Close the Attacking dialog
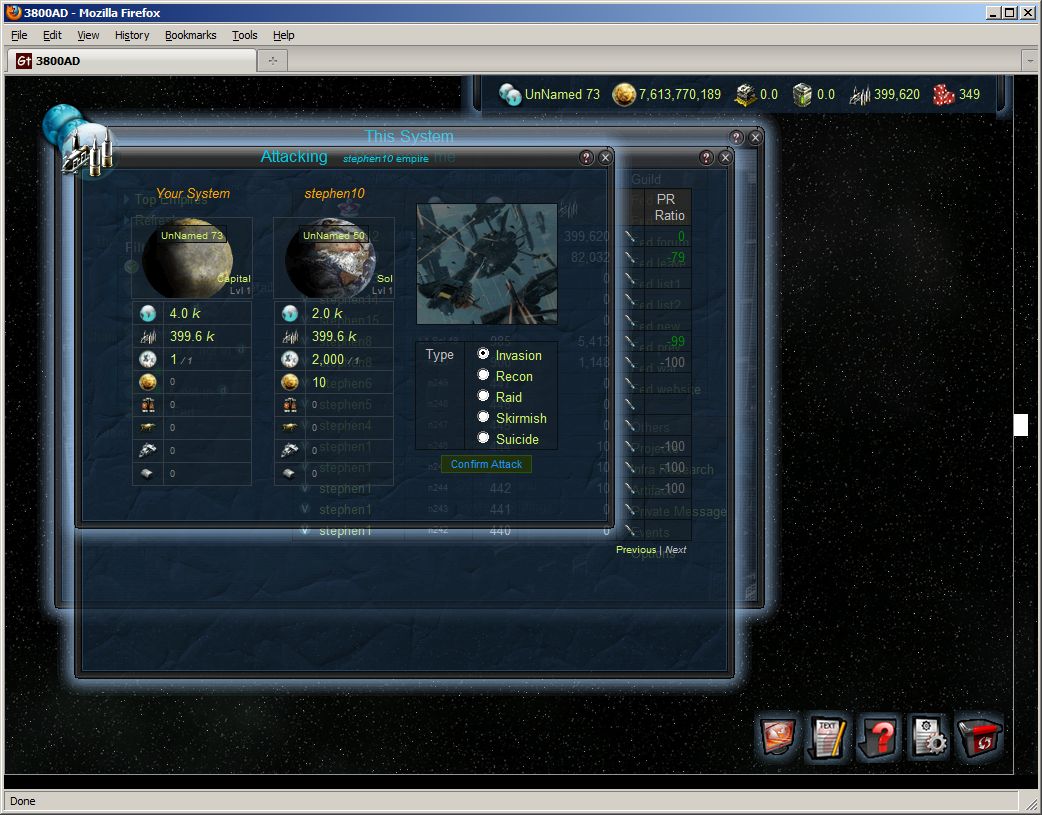 pos(605,158)
